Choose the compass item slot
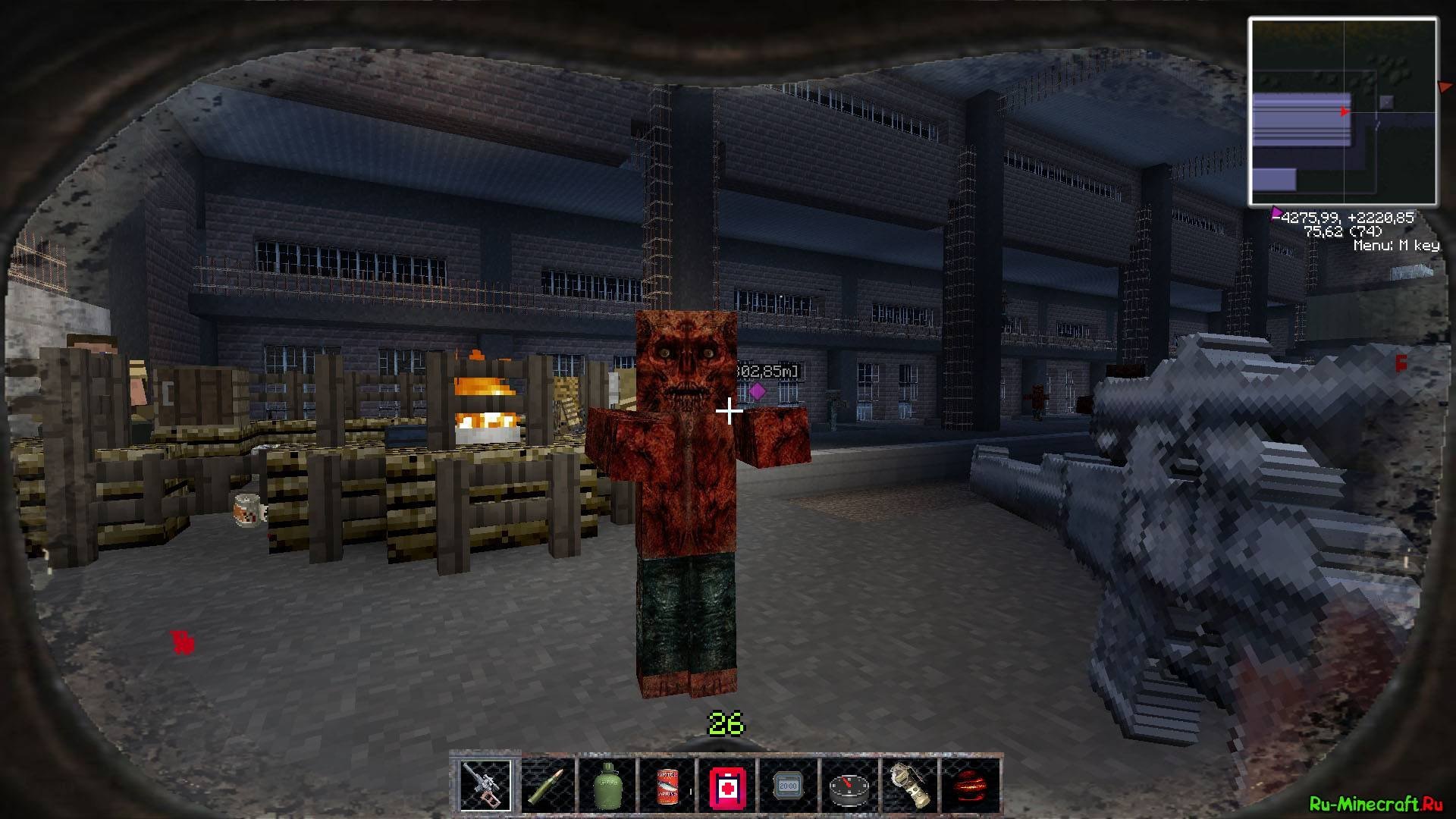The width and height of the screenshot is (1456, 819). click(x=849, y=786)
